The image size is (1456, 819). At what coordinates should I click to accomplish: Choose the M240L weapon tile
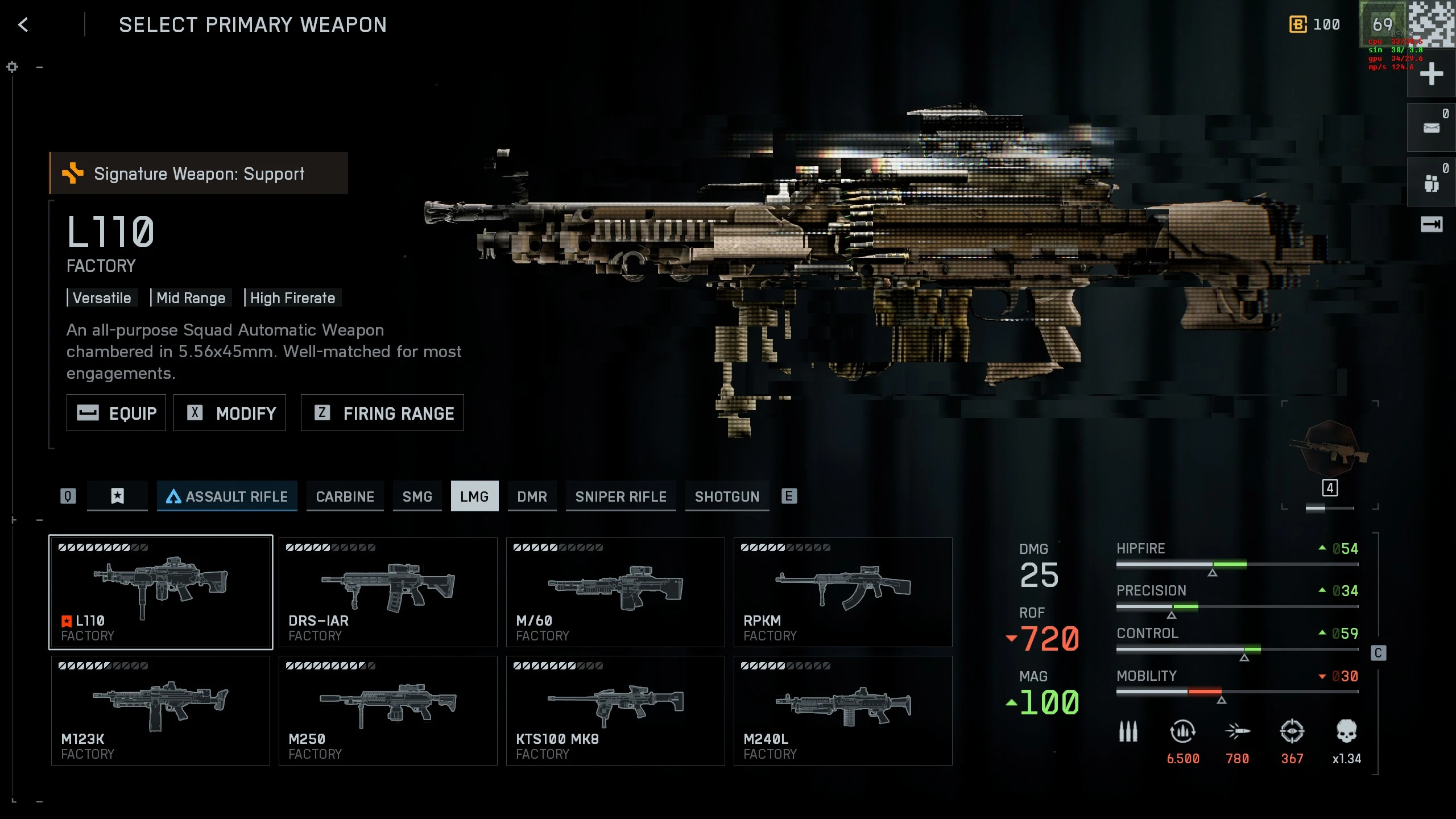[843, 710]
